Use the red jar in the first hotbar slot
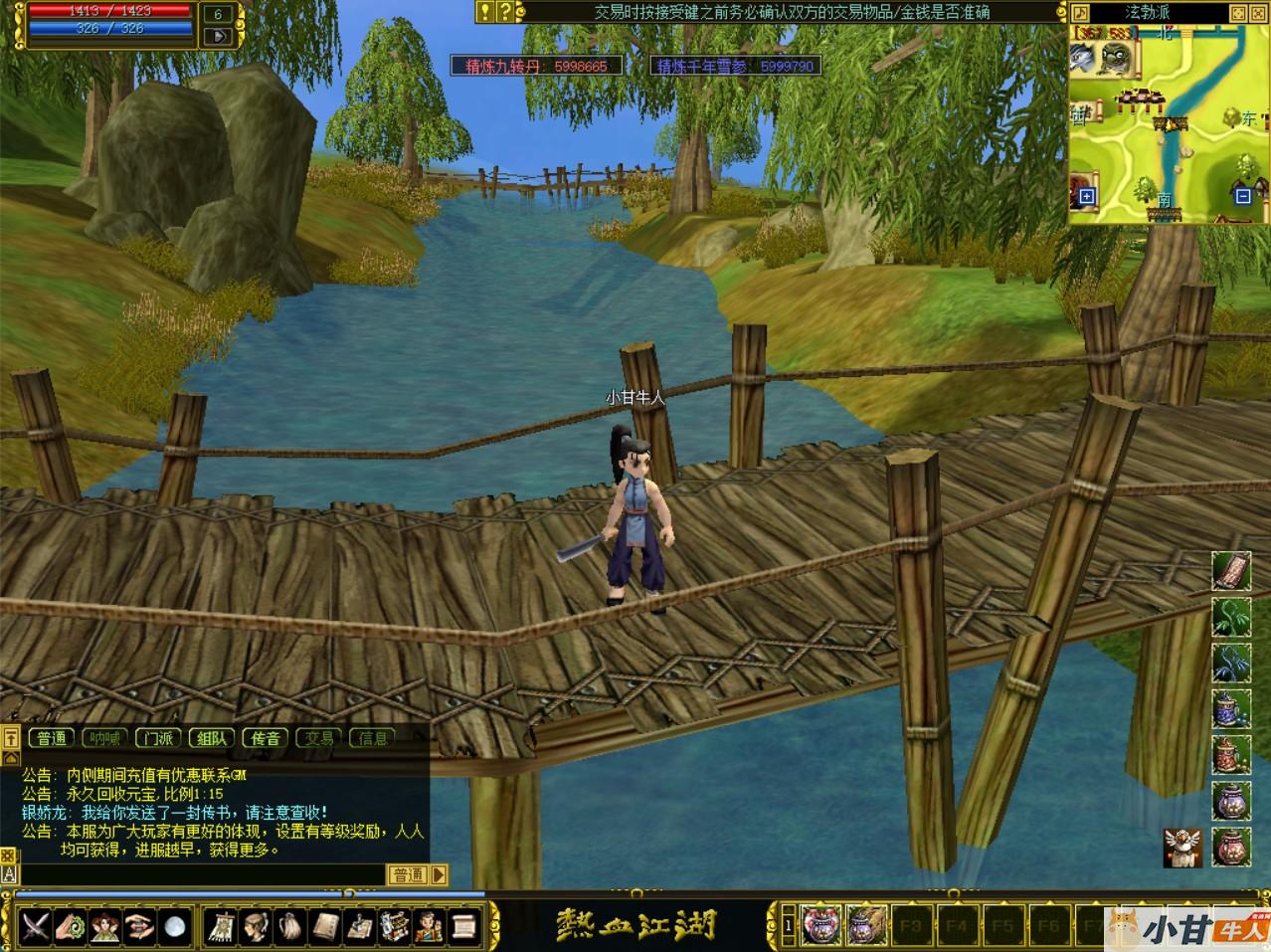This screenshot has width=1271, height=952. coord(821,926)
